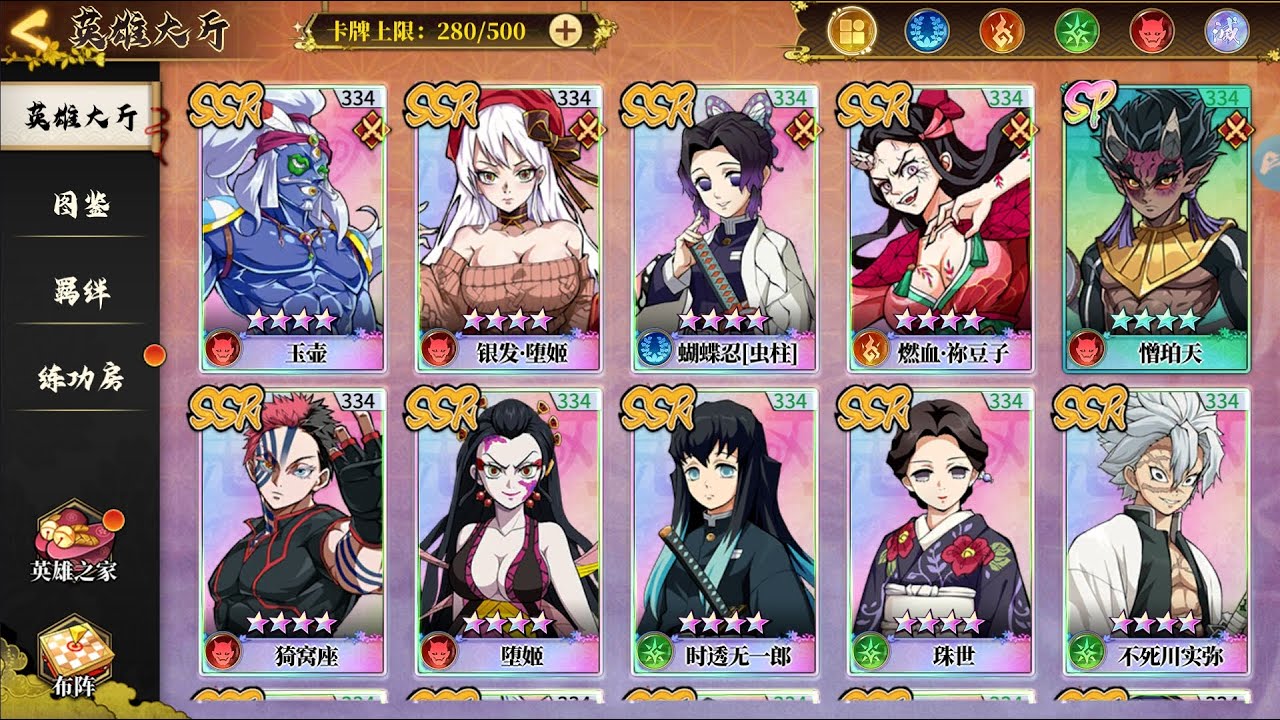Select the 玉壶 hero card
Screen dimensions: 1280x720
[293, 227]
